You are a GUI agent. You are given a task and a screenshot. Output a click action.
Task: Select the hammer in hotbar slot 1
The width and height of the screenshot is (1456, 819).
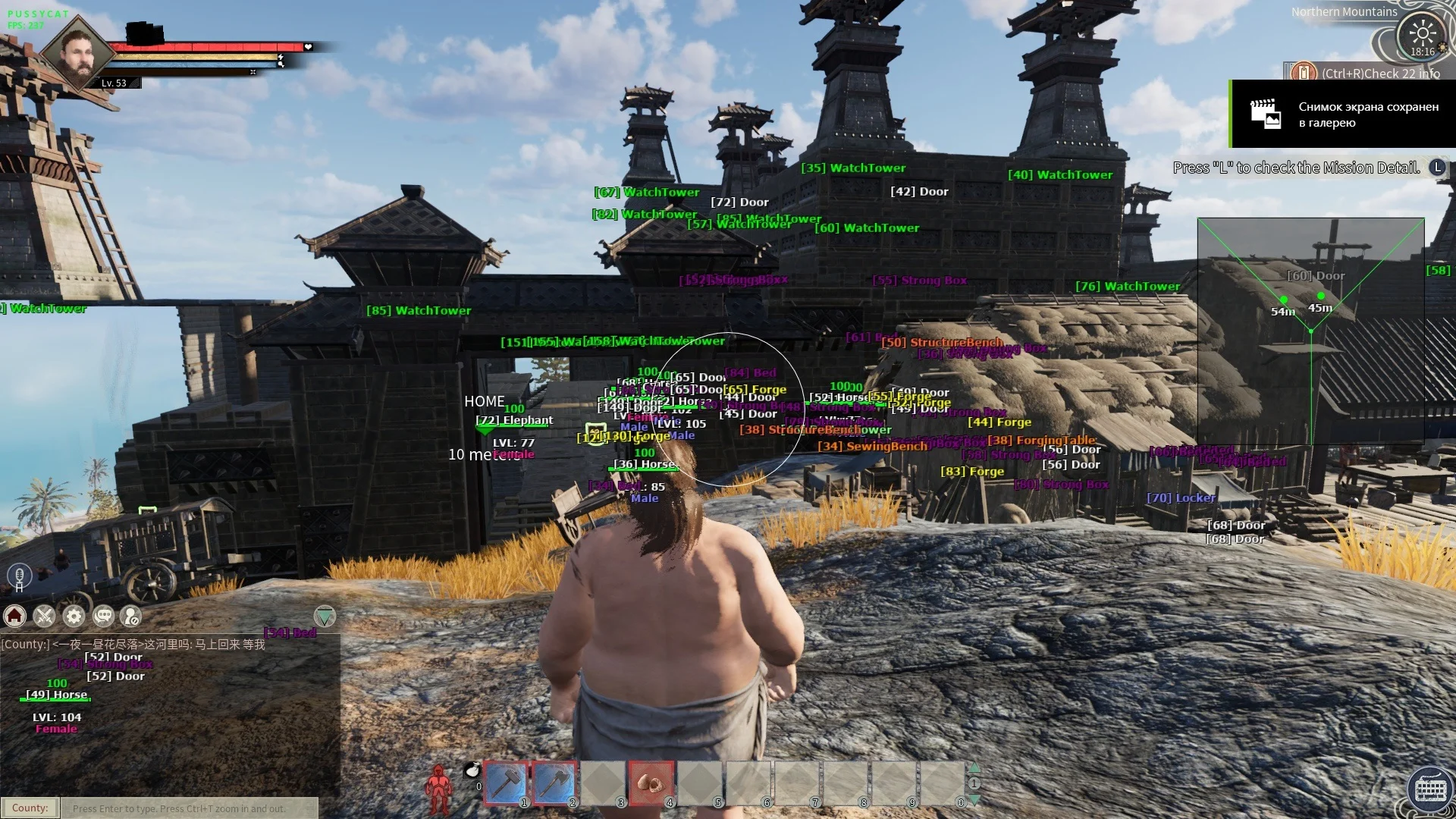click(506, 783)
